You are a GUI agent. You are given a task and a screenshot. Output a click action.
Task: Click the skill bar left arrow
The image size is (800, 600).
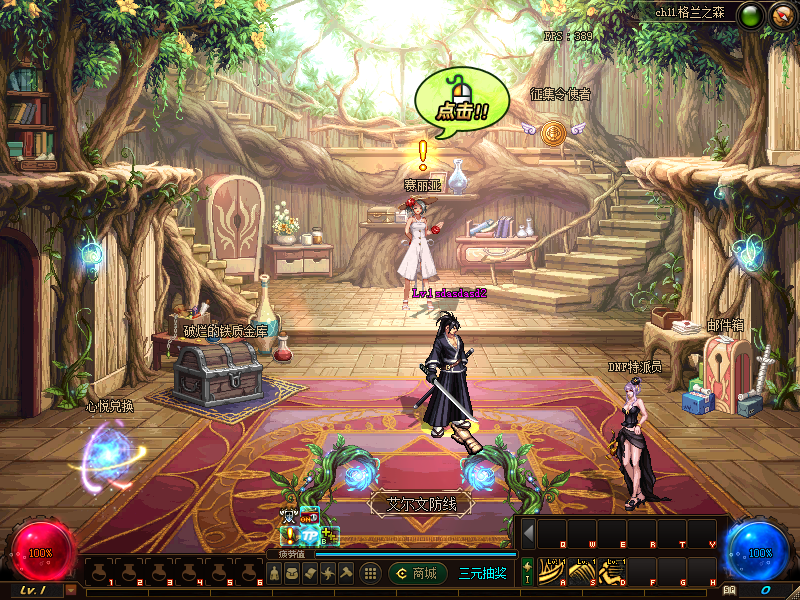tap(528, 531)
